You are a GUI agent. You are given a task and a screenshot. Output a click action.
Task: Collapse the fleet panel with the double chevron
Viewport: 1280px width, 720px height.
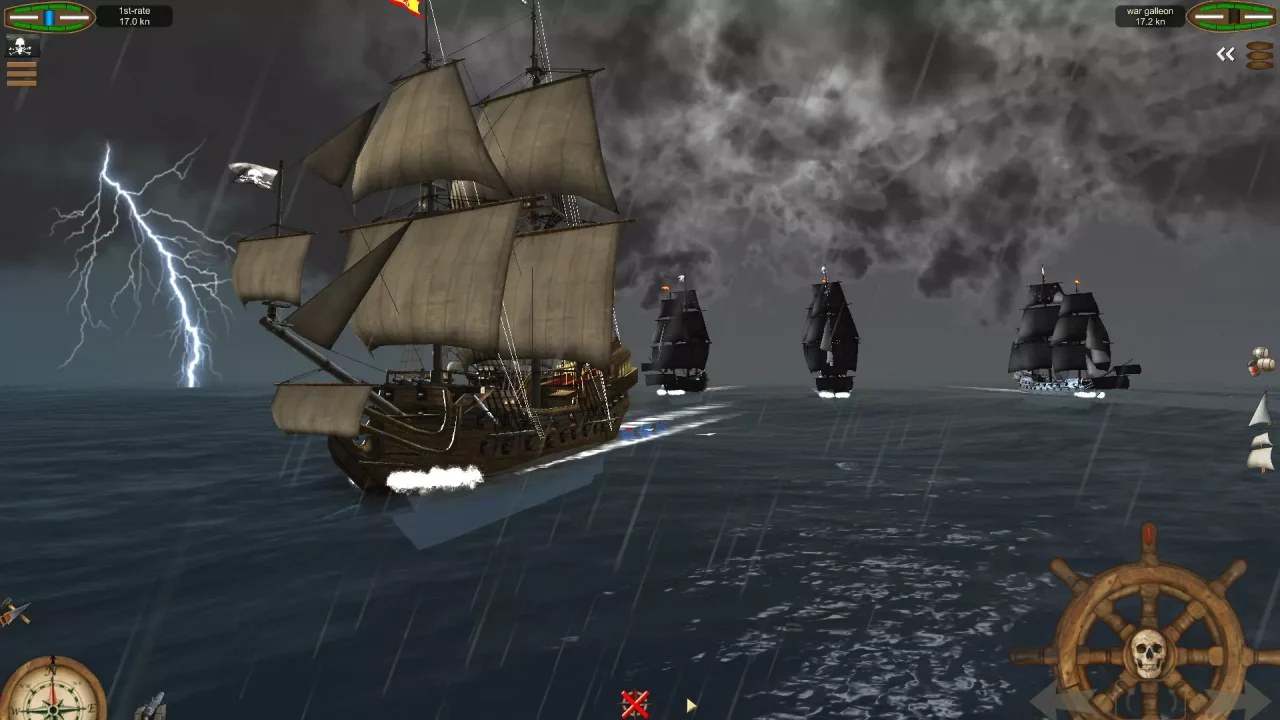pos(1225,53)
